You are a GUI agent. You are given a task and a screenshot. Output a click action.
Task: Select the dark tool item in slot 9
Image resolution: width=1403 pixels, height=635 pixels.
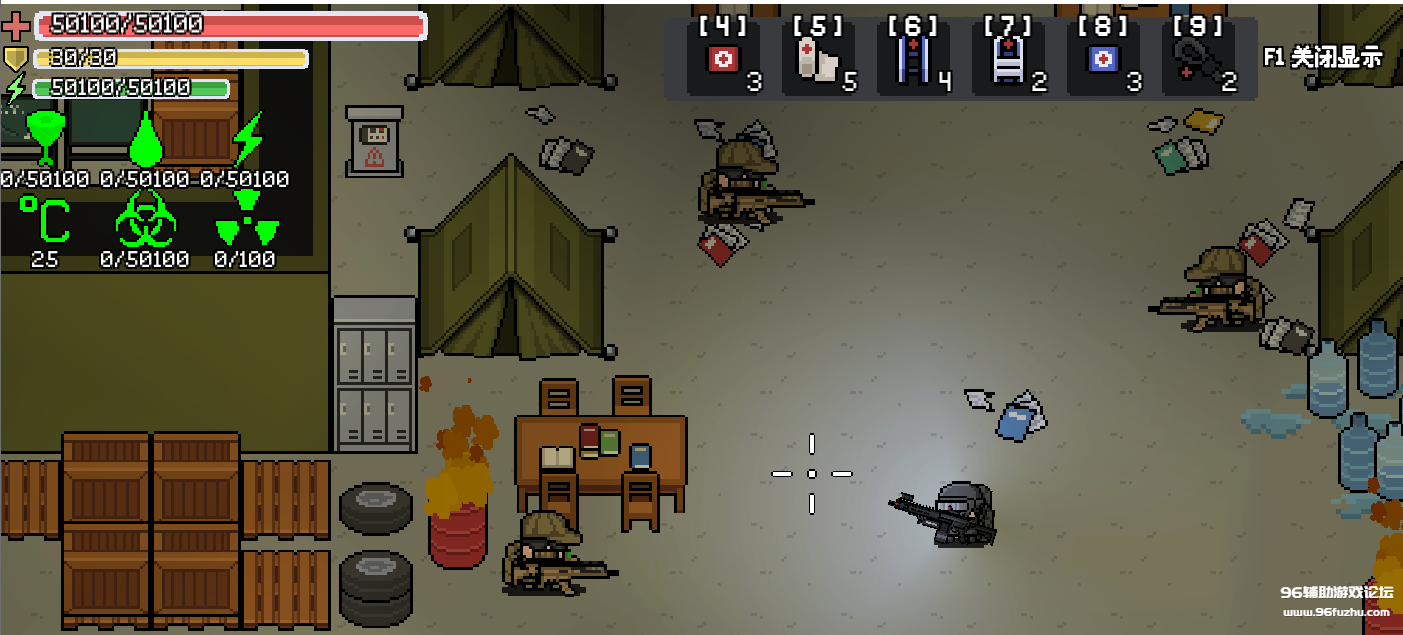(1198, 61)
